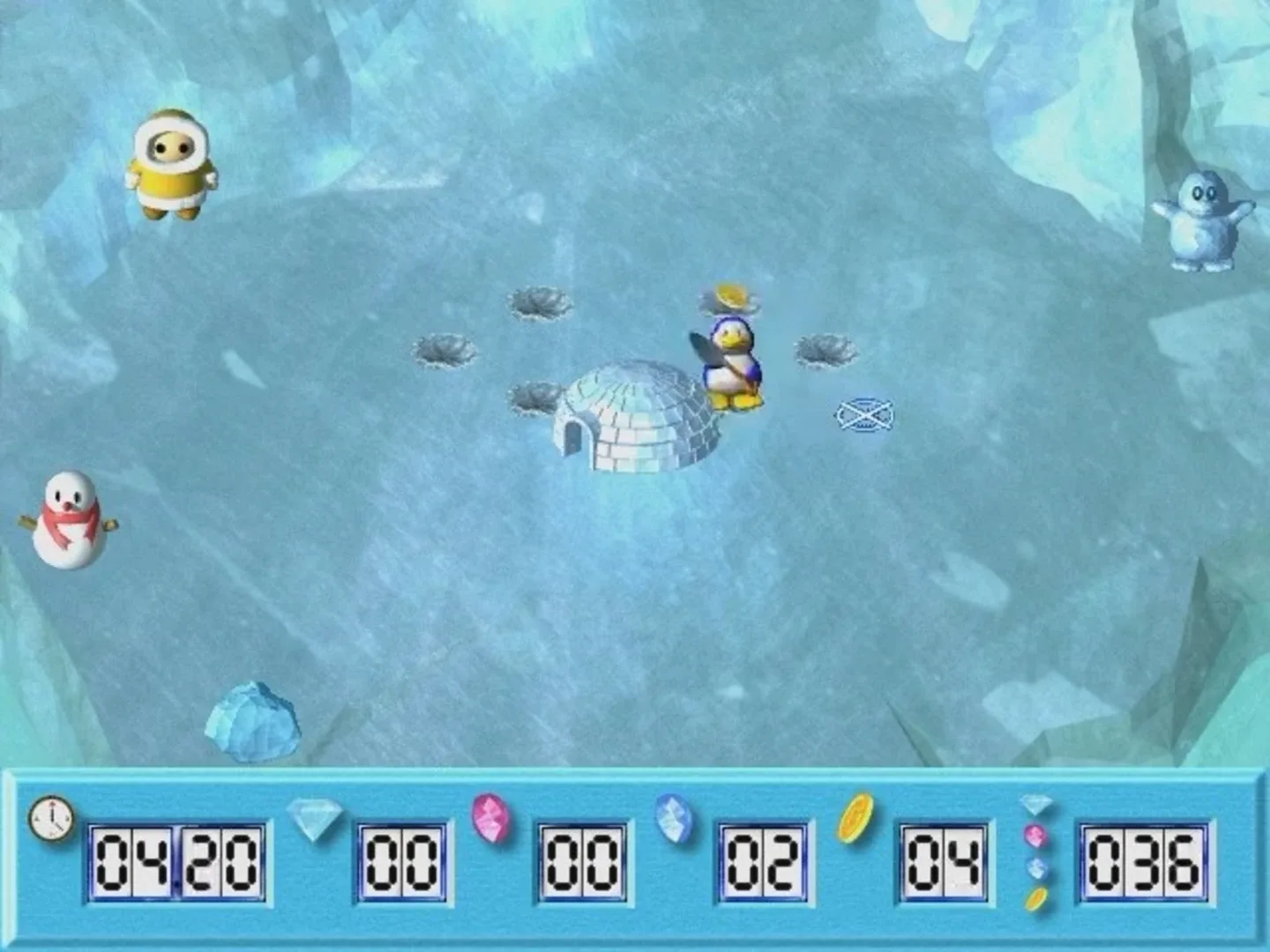Click the fishing hole left of the igloo
1270x952 pixels.
tap(536, 398)
